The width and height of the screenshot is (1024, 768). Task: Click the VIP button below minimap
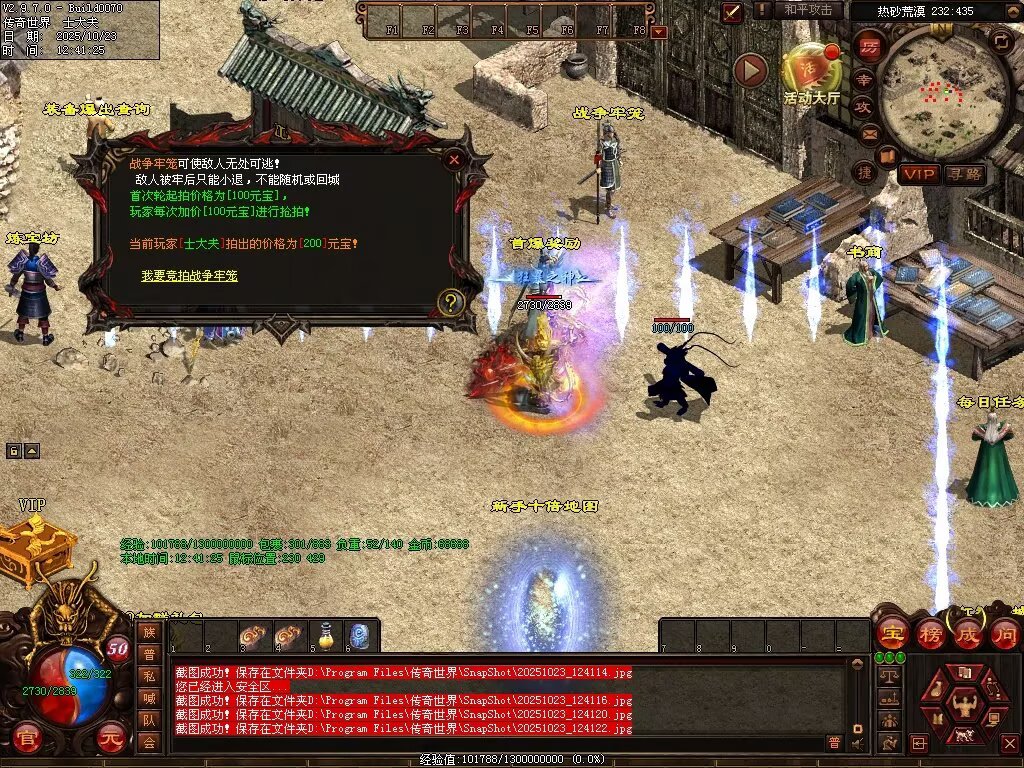coord(918,174)
